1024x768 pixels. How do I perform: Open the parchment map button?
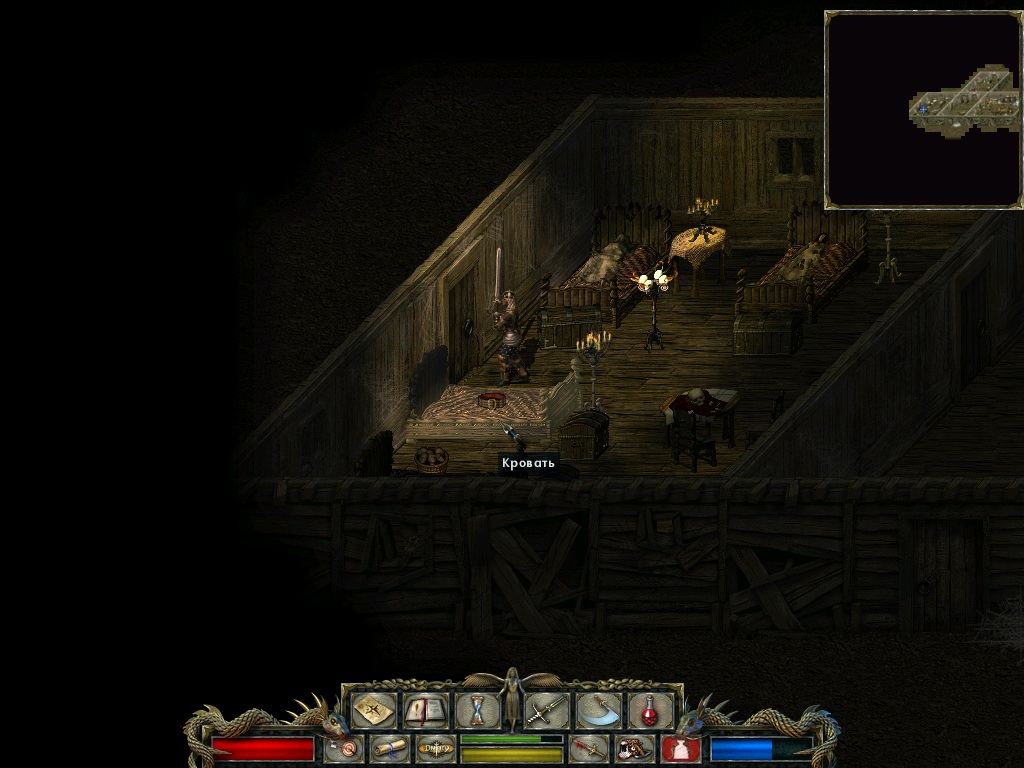(373, 710)
